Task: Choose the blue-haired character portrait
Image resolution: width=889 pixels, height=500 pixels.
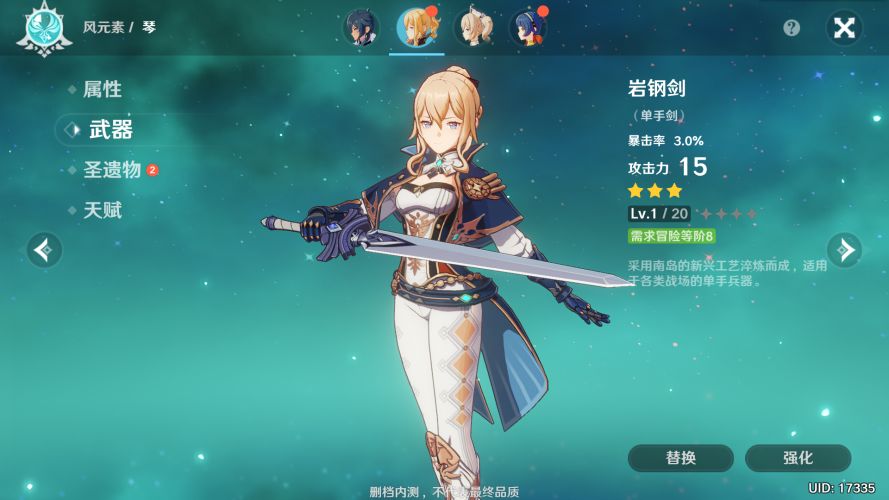Action: coord(528,28)
